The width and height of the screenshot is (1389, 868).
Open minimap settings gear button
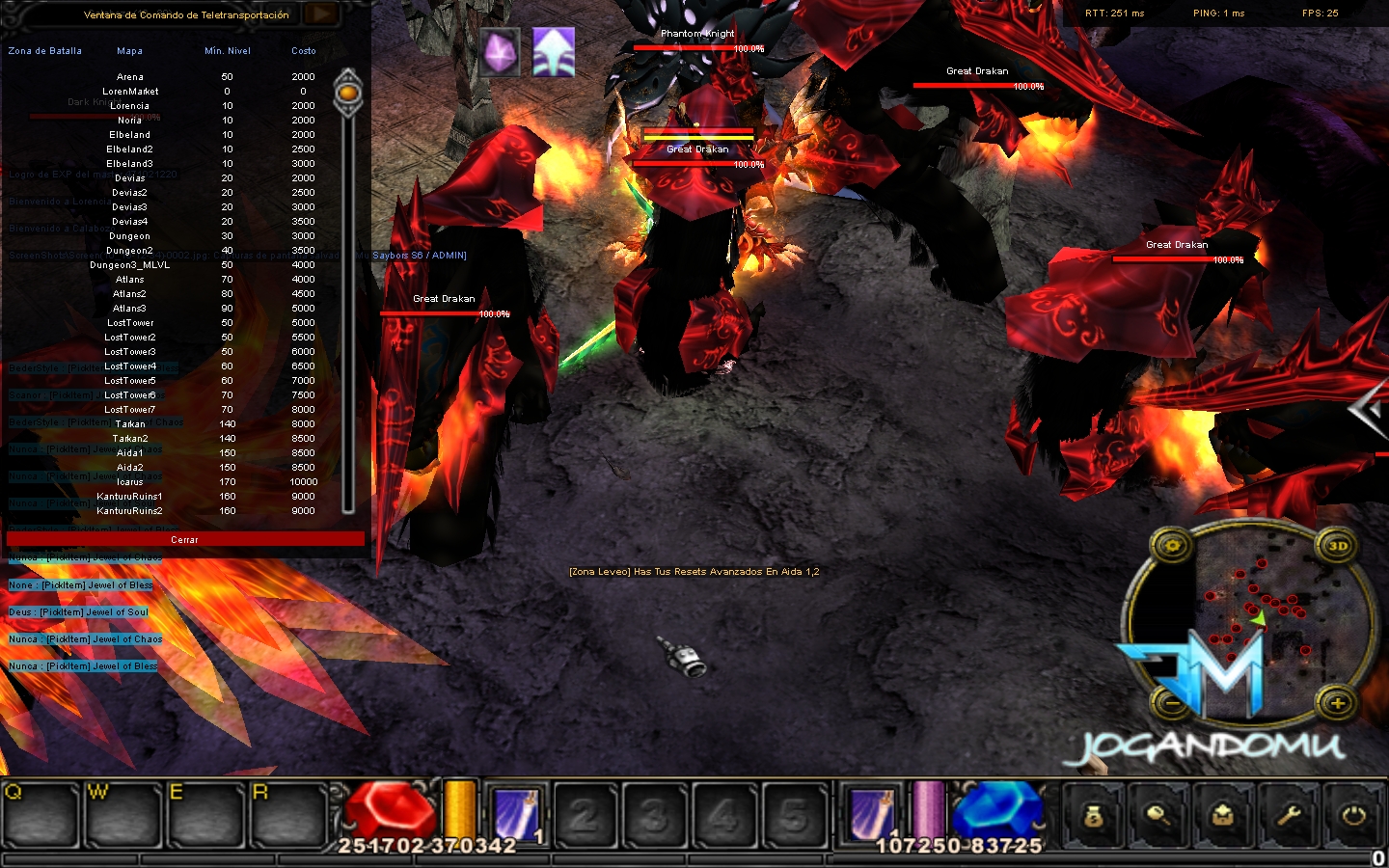coord(1173,546)
